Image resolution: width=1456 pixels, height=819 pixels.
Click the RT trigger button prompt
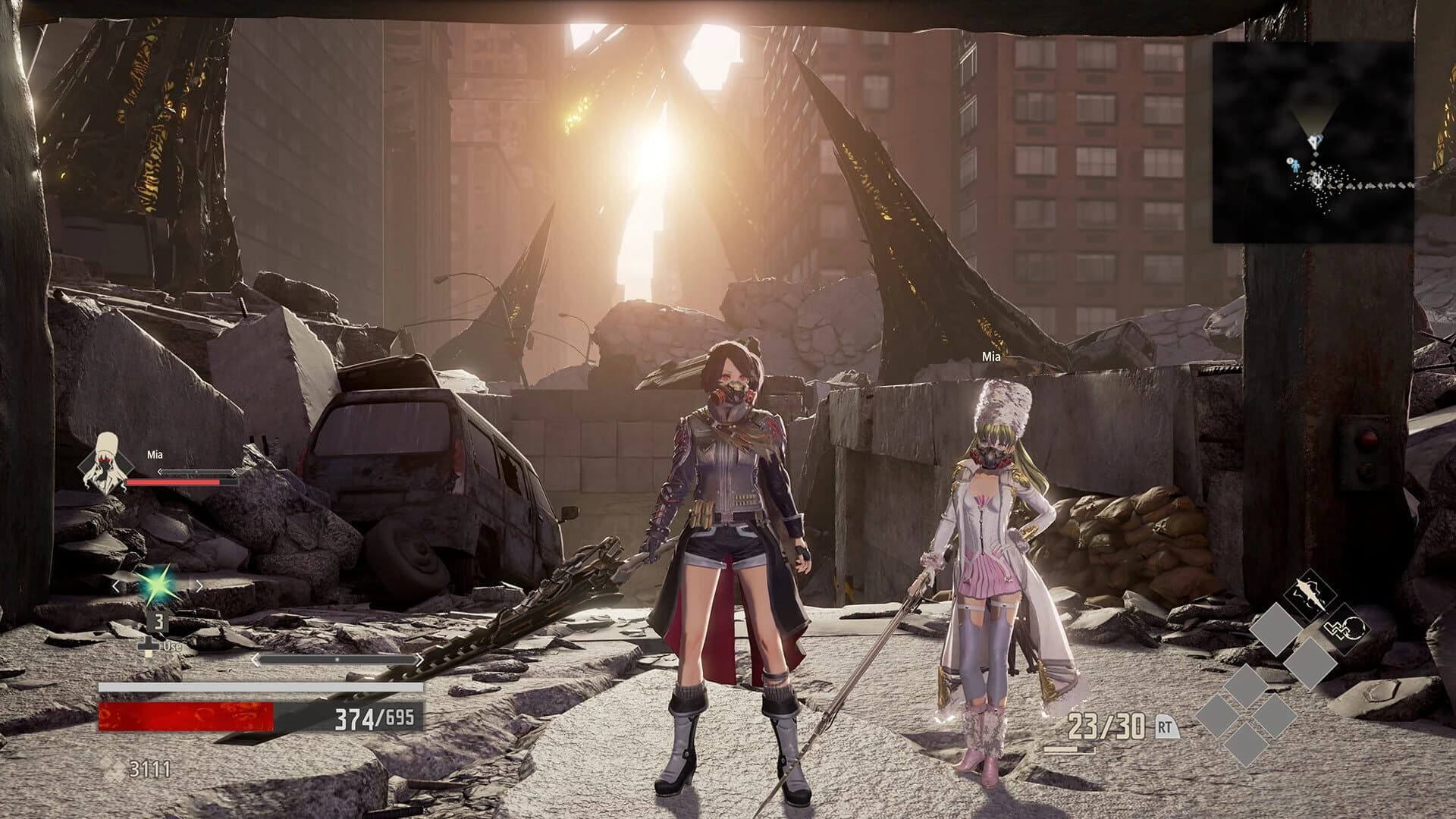click(1166, 727)
